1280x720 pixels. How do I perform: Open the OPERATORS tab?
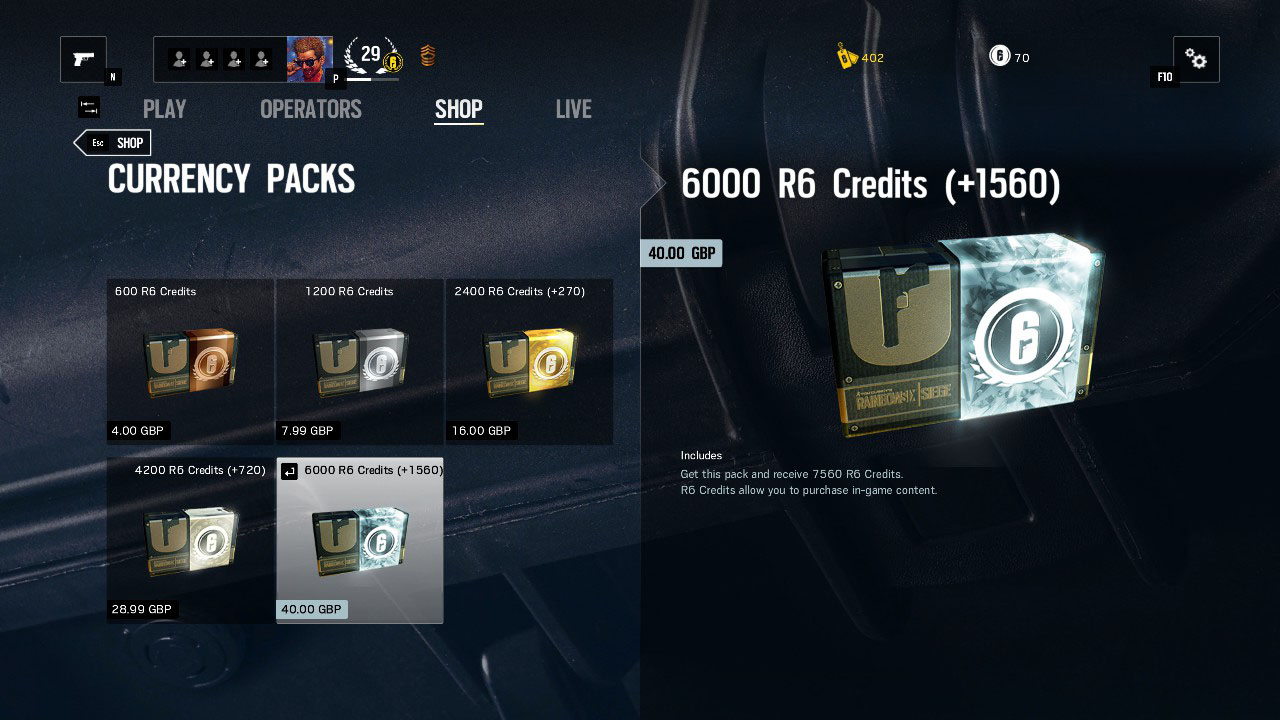(x=310, y=109)
